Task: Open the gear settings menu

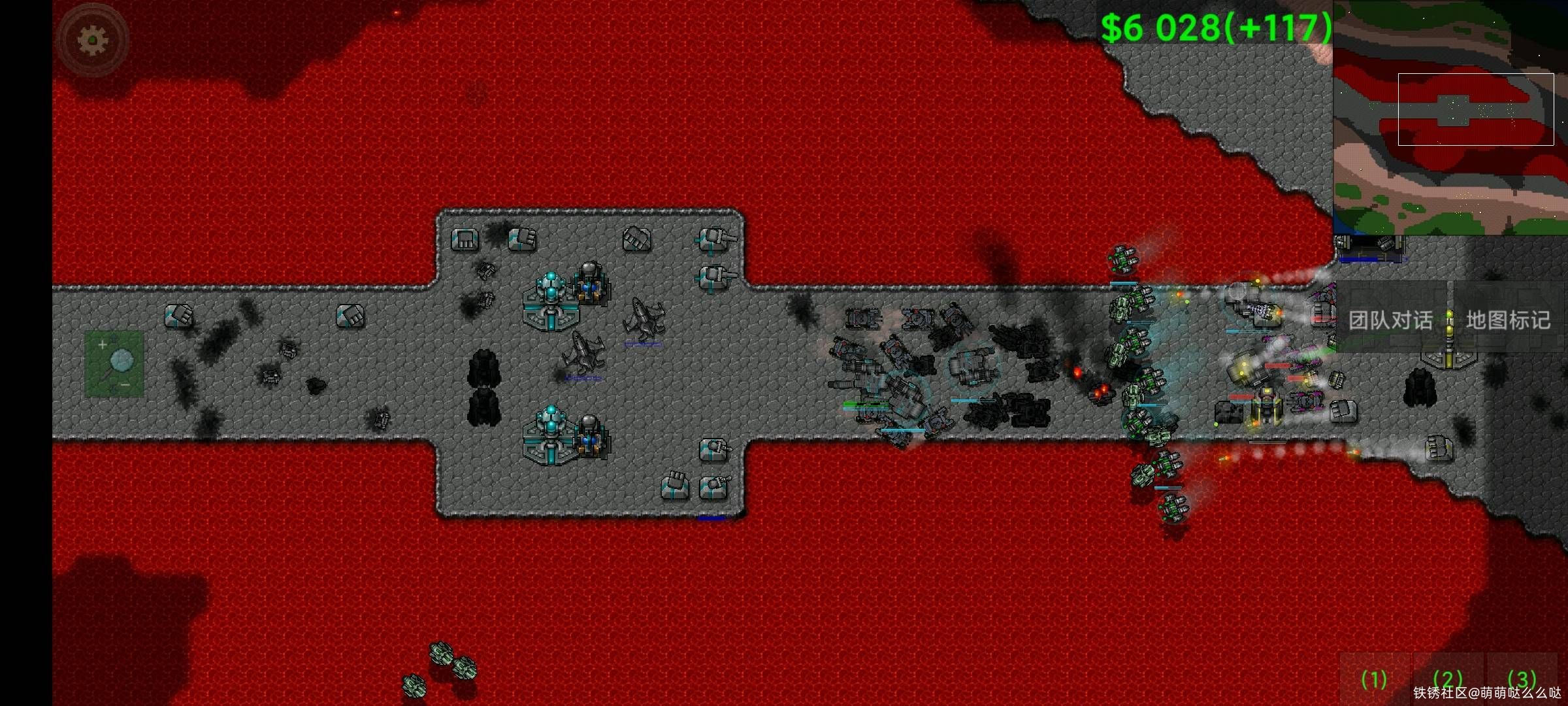Action: [x=93, y=41]
